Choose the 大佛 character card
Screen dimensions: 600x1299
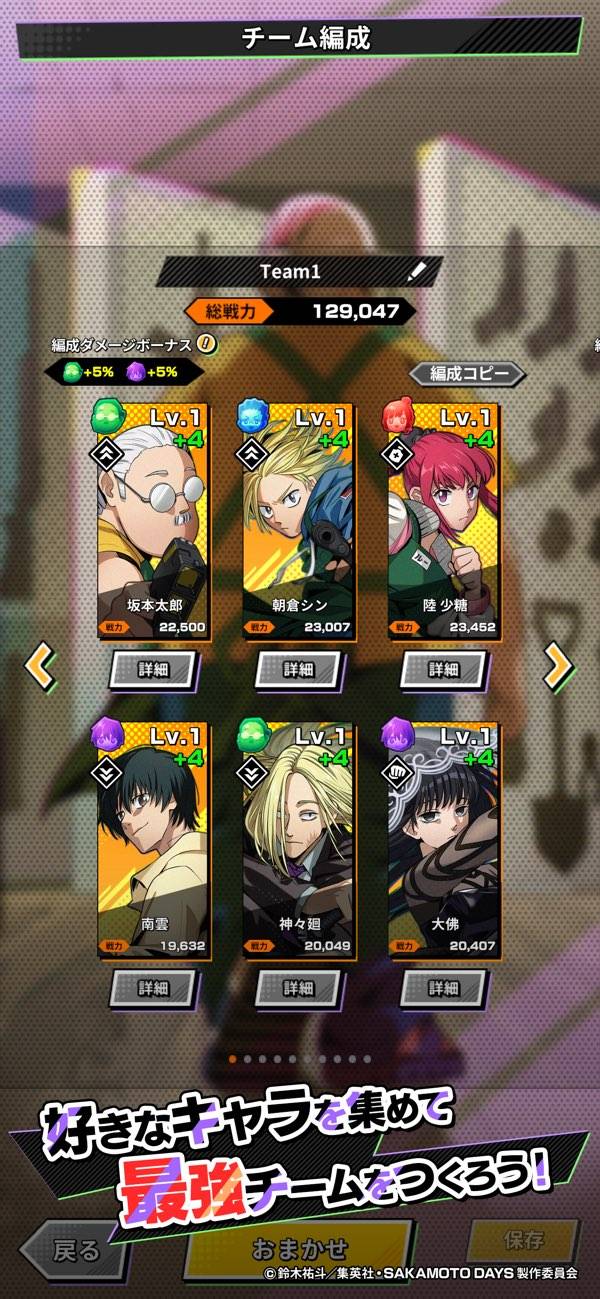click(x=444, y=838)
